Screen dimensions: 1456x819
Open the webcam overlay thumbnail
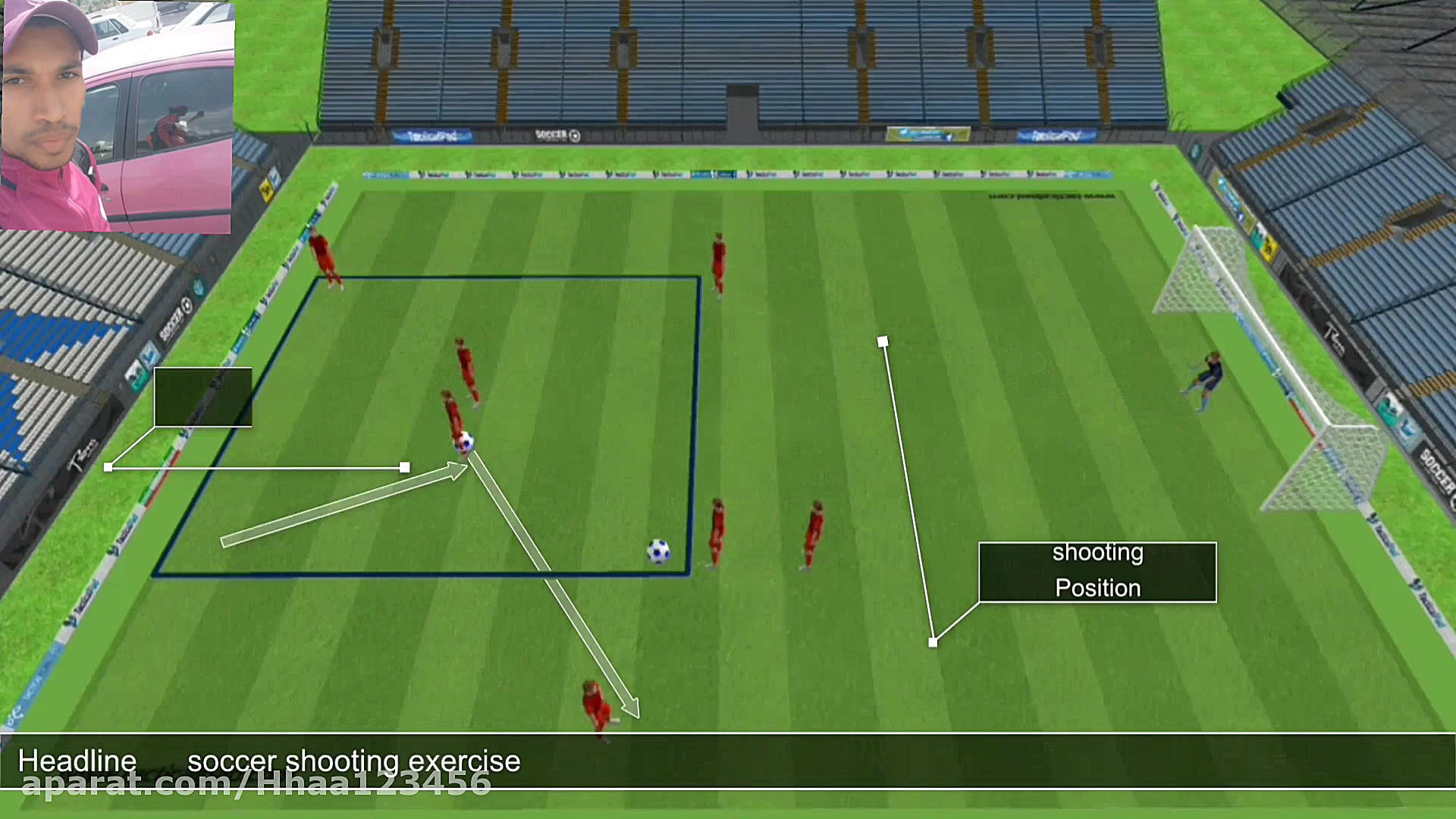117,116
